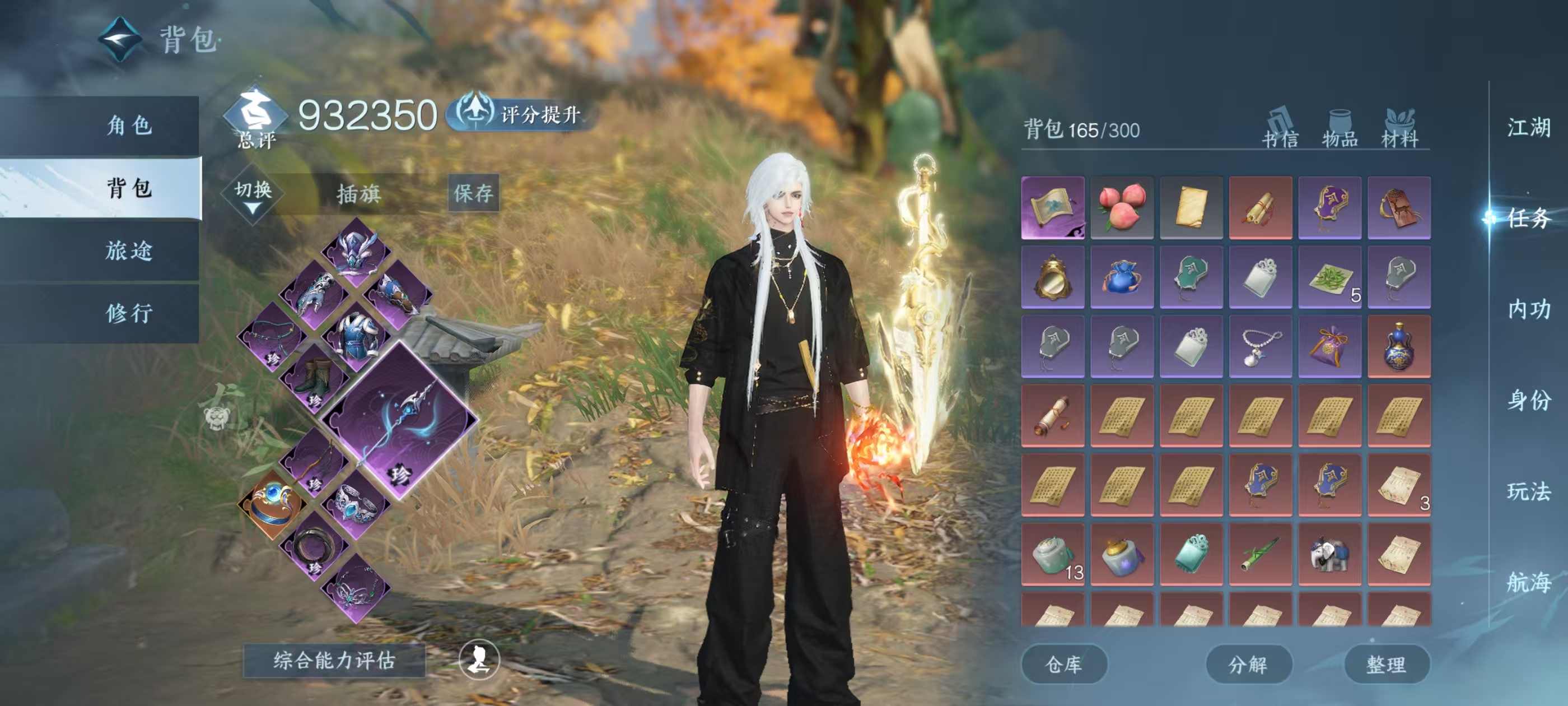This screenshot has width=1568, height=706.
Task: Click the 保存 save button
Action: point(474,193)
